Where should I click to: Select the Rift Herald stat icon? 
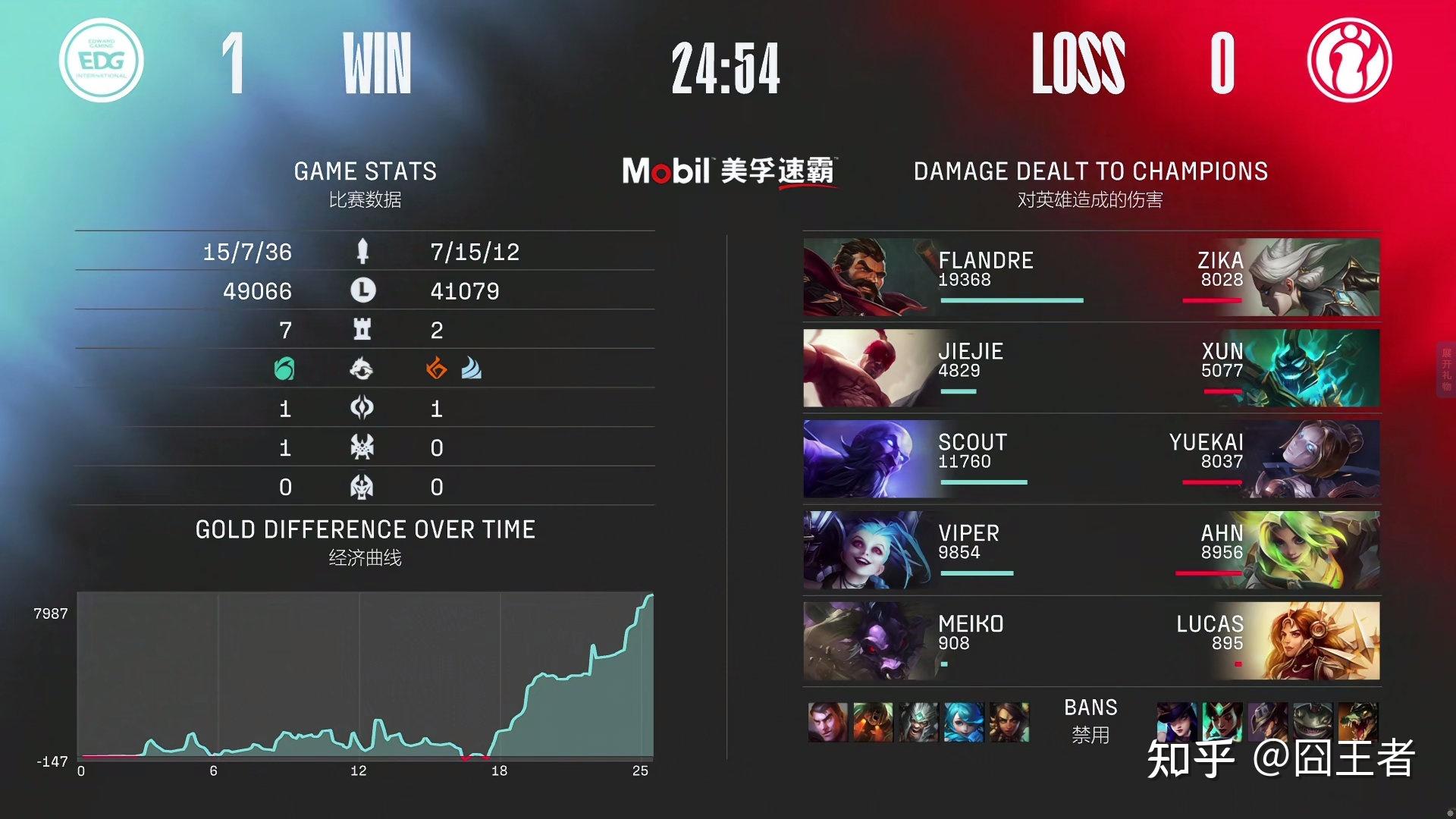pos(362,409)
